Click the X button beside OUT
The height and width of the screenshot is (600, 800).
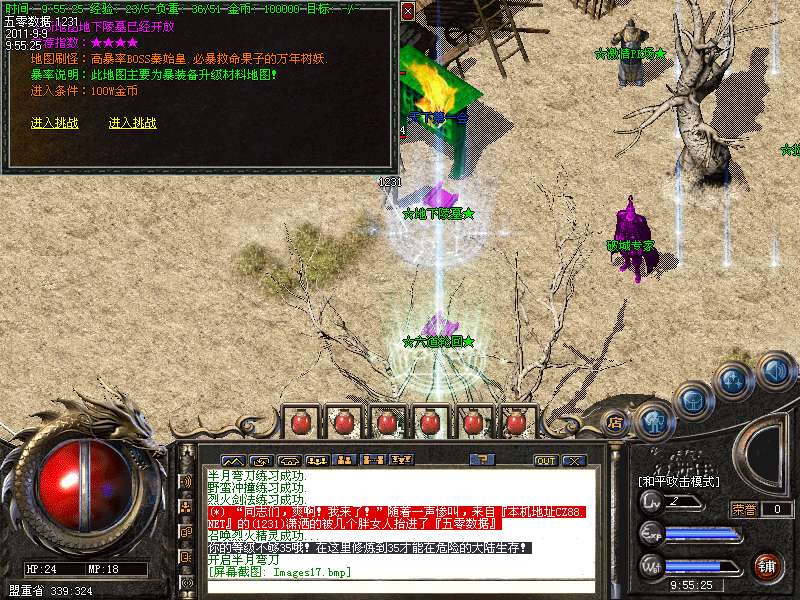[x=573, y=461]
